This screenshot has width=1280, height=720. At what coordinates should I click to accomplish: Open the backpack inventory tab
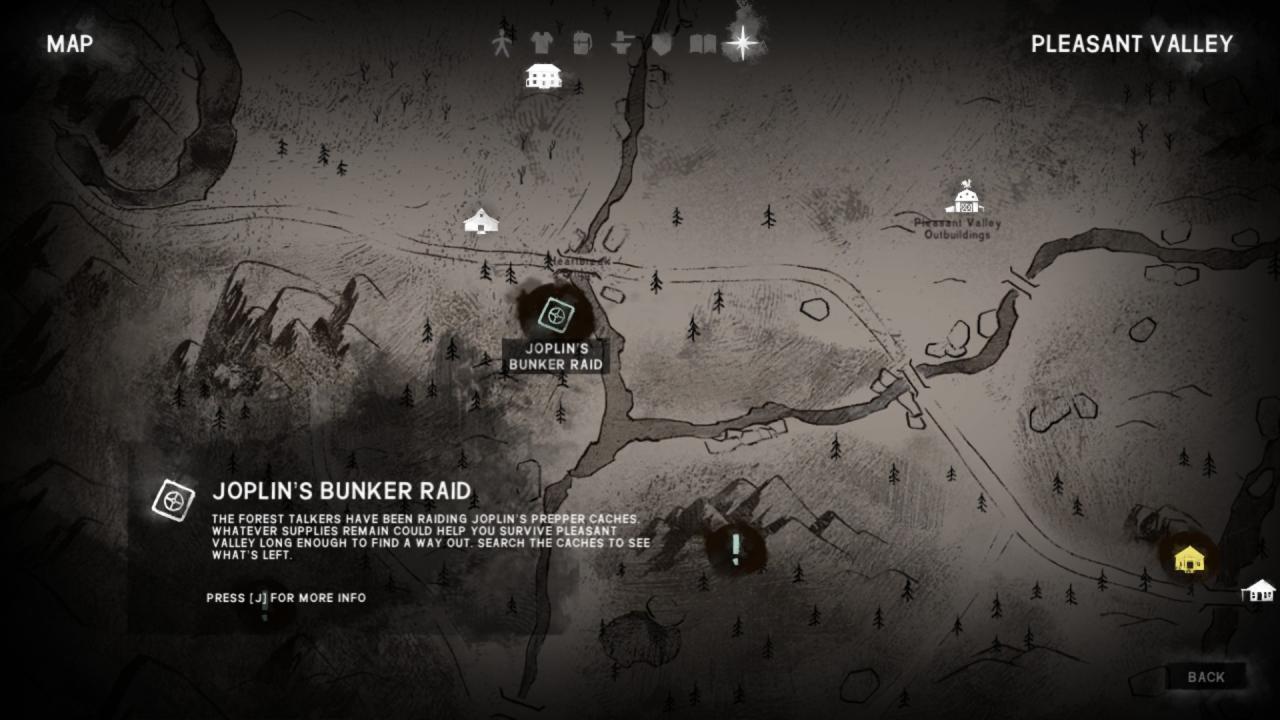click(583, 43)
